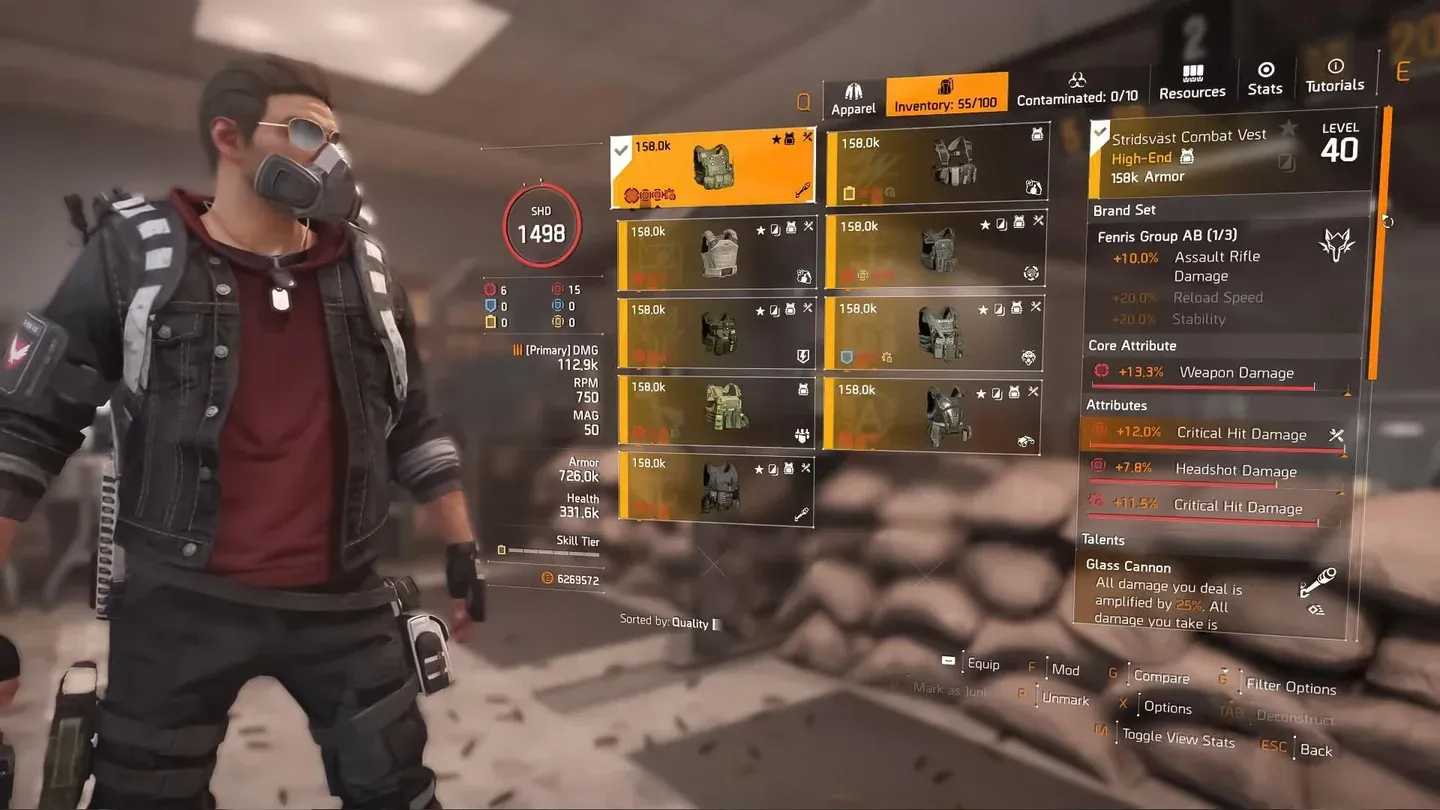
Task: Open the Tutorials tab
Action: click(1334, 76)
